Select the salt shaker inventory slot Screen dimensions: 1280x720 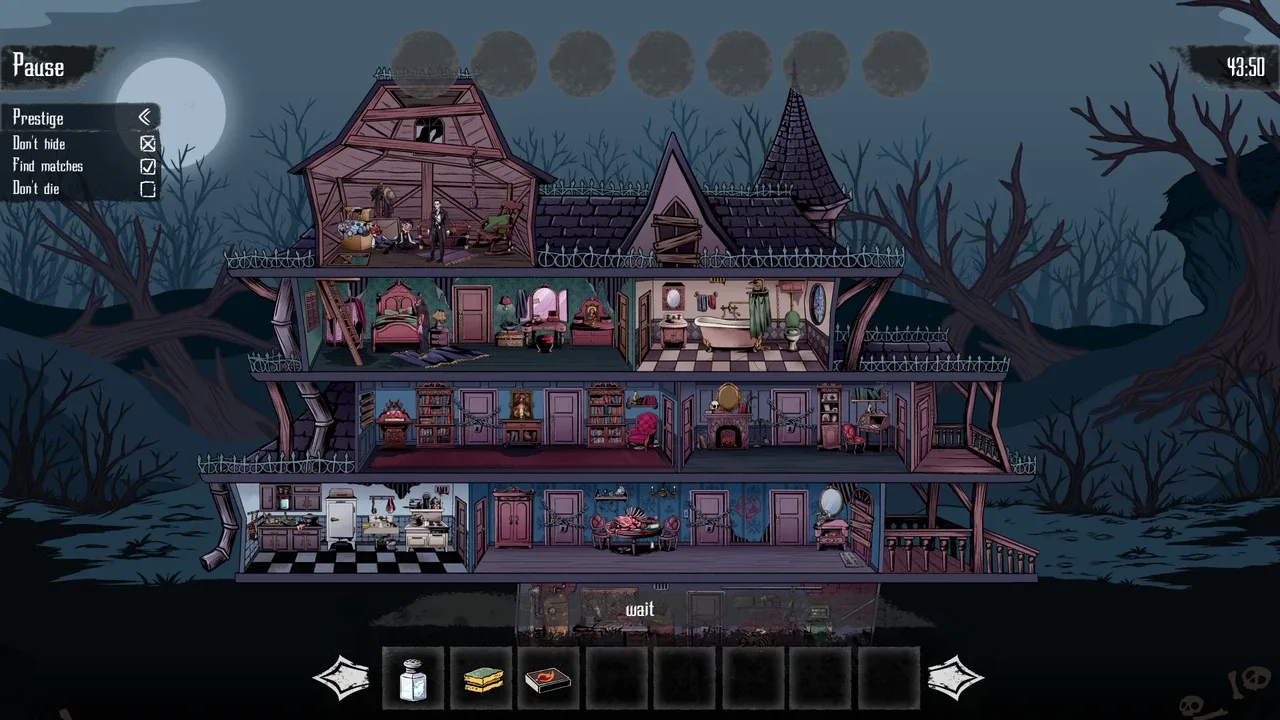click(413, 679)
